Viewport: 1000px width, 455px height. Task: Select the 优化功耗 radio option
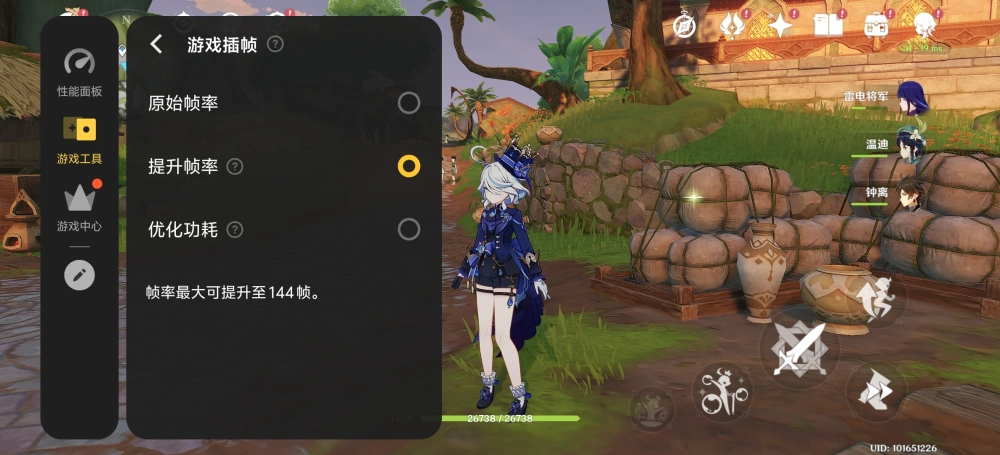click(408, 229)
